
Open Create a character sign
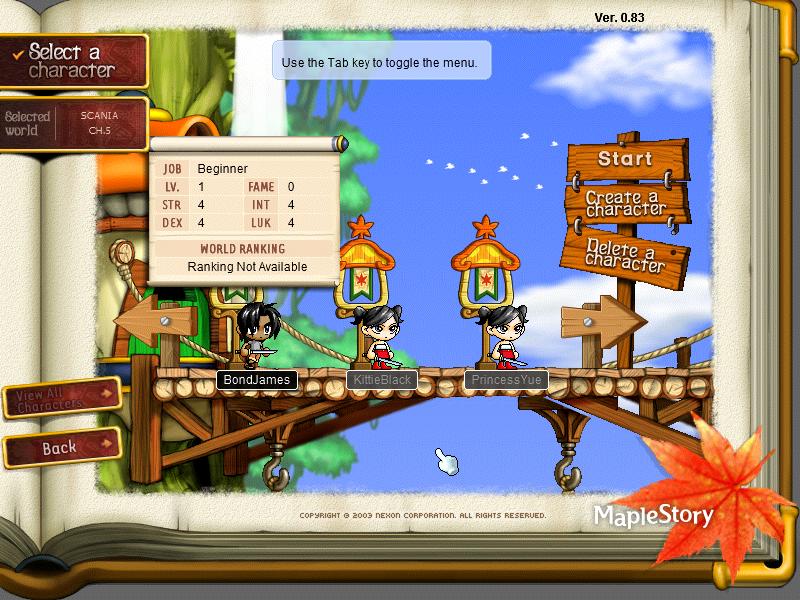[626, 203]
